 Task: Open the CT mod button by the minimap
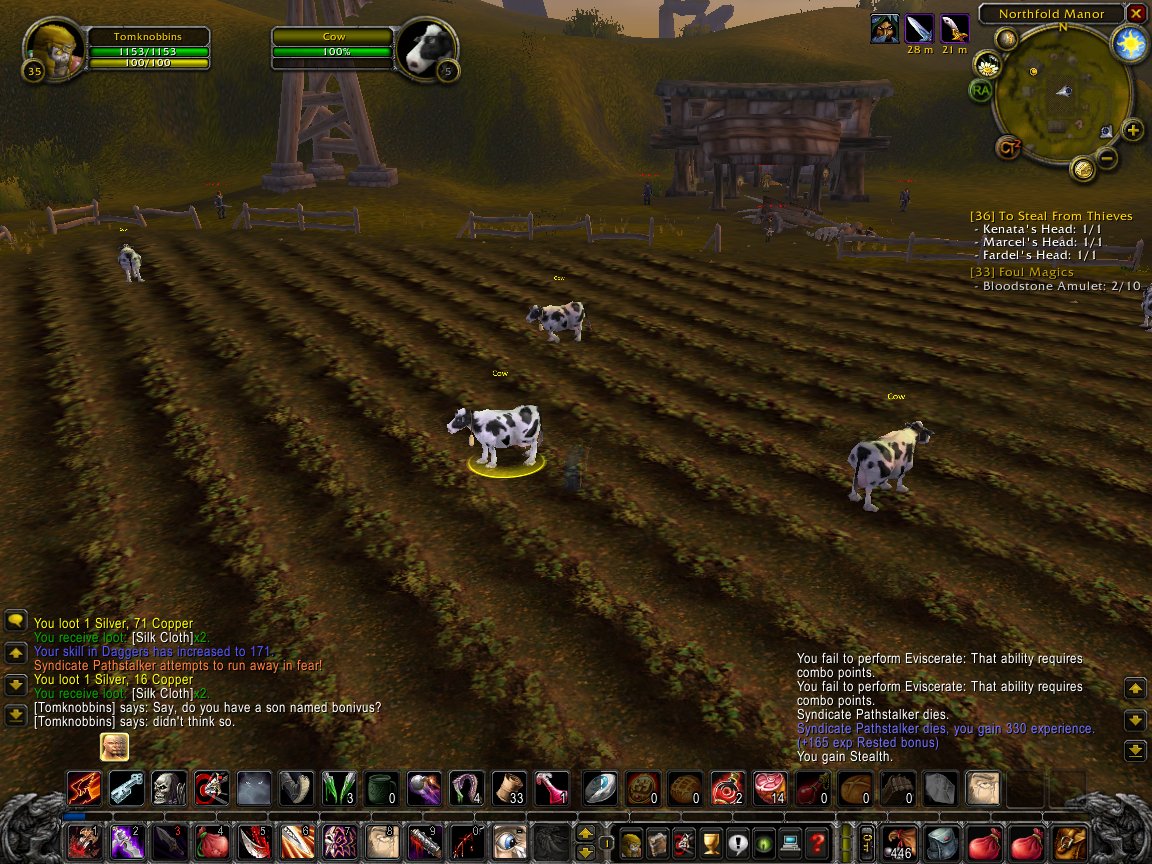tap(1008, 148)
